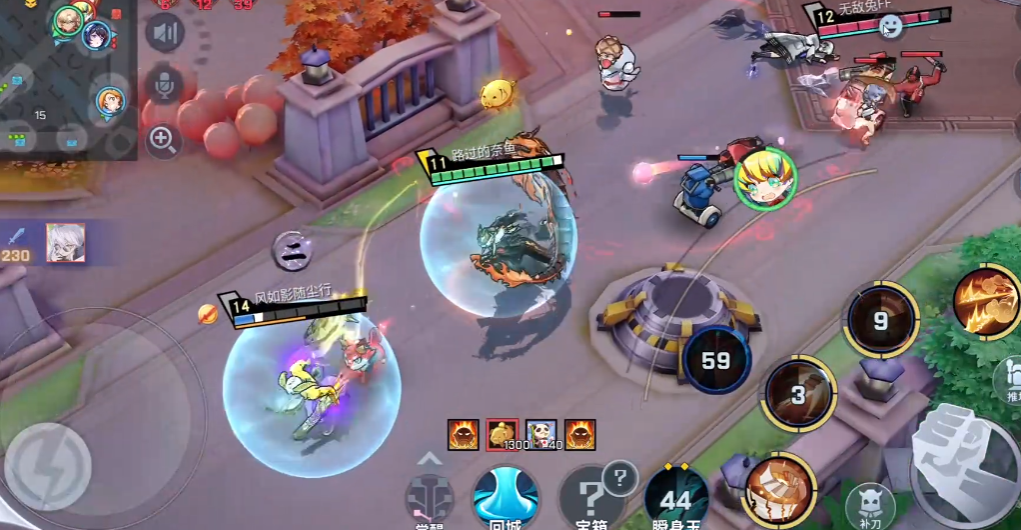Screen dimensions: 1021x530
Task: Activate the skill showing 59 cooldown
Action: (716, 360)
